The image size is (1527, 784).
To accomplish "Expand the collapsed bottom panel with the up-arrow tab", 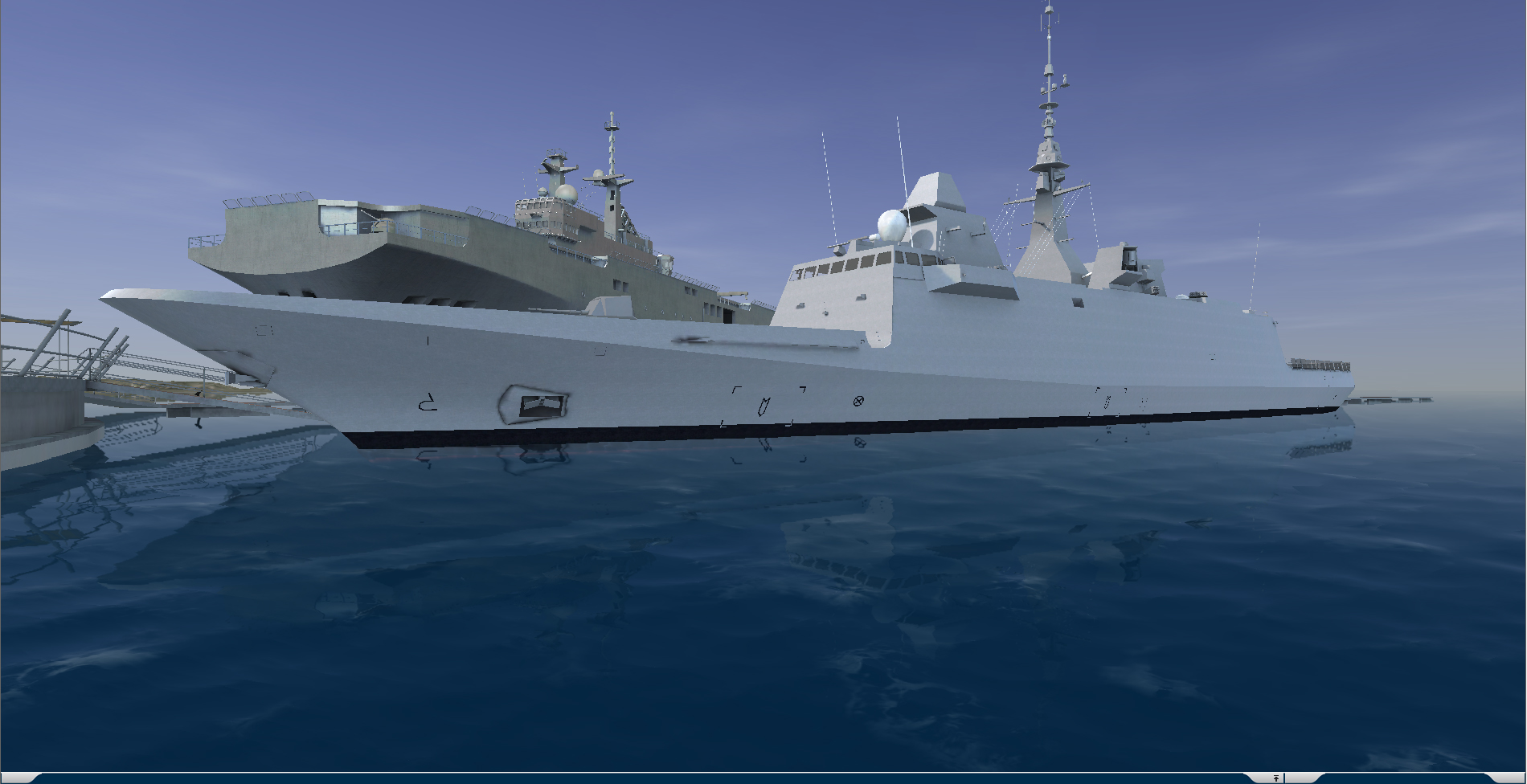I will click(1275, 778).
